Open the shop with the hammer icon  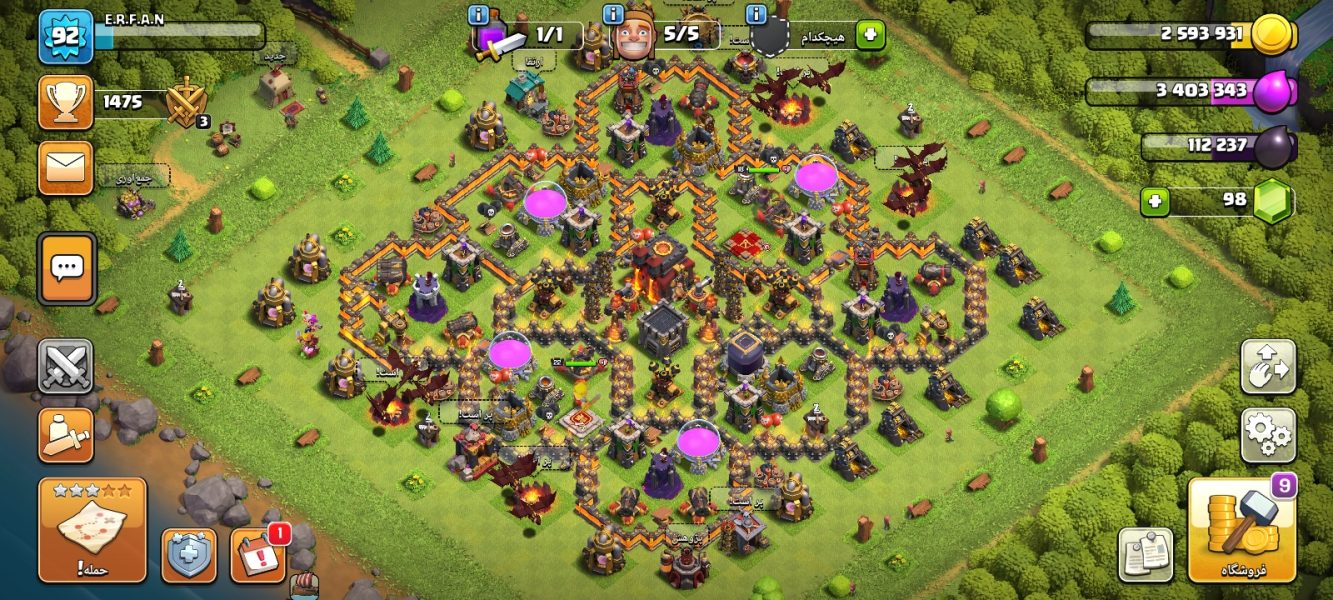pos(1241,529)
